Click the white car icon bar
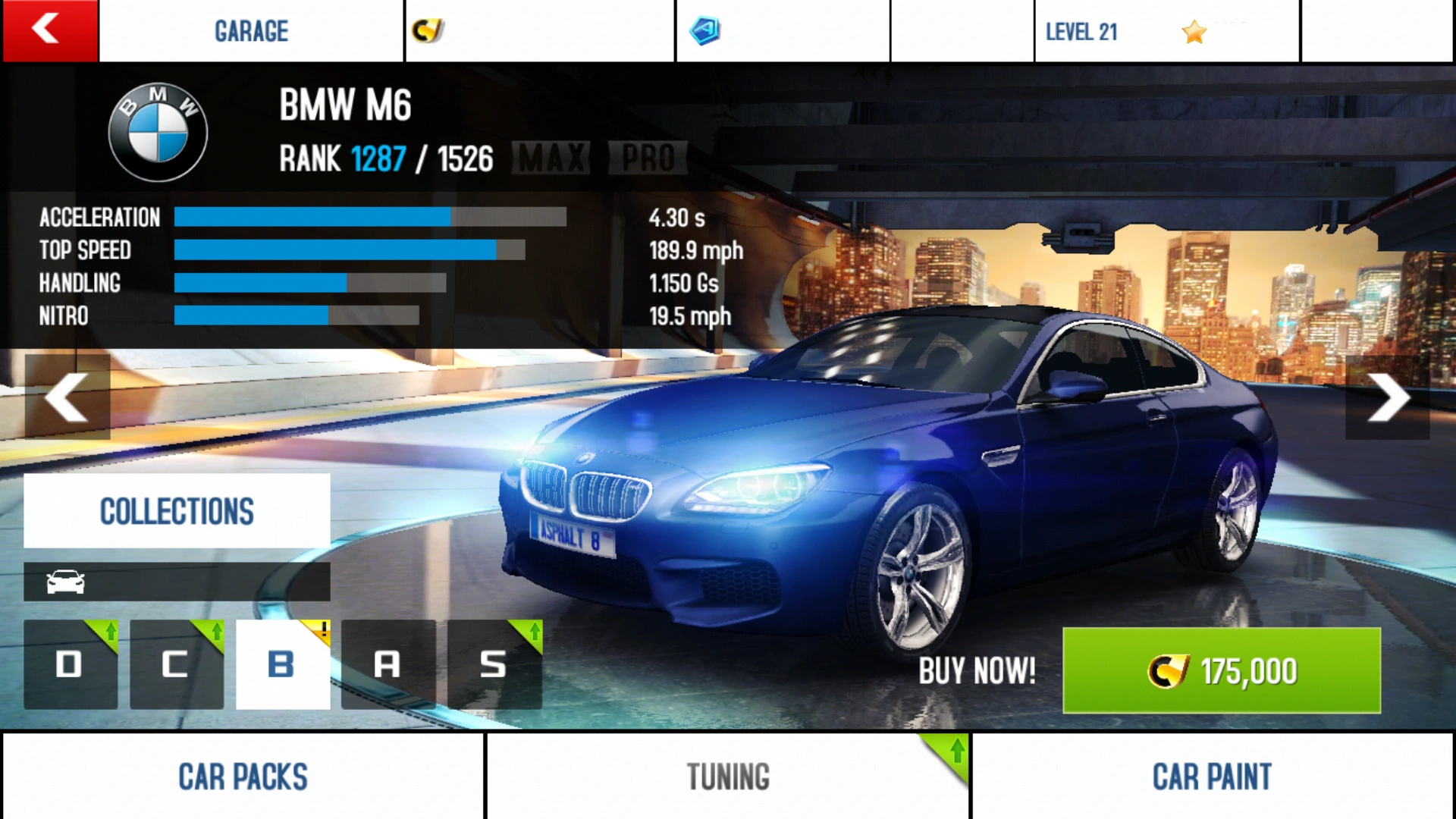1456x819 pixels. click(177, 582)
